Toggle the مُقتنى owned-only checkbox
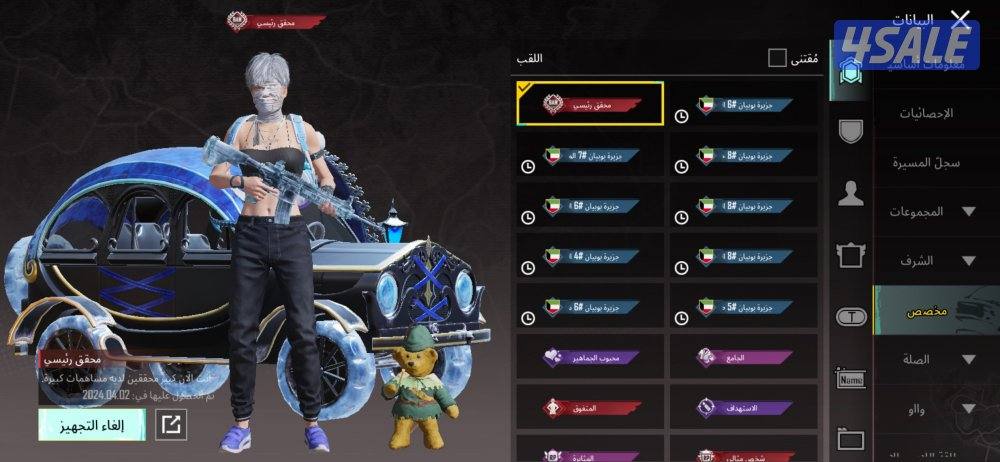 pyautogui.click(x=777, y=58)
